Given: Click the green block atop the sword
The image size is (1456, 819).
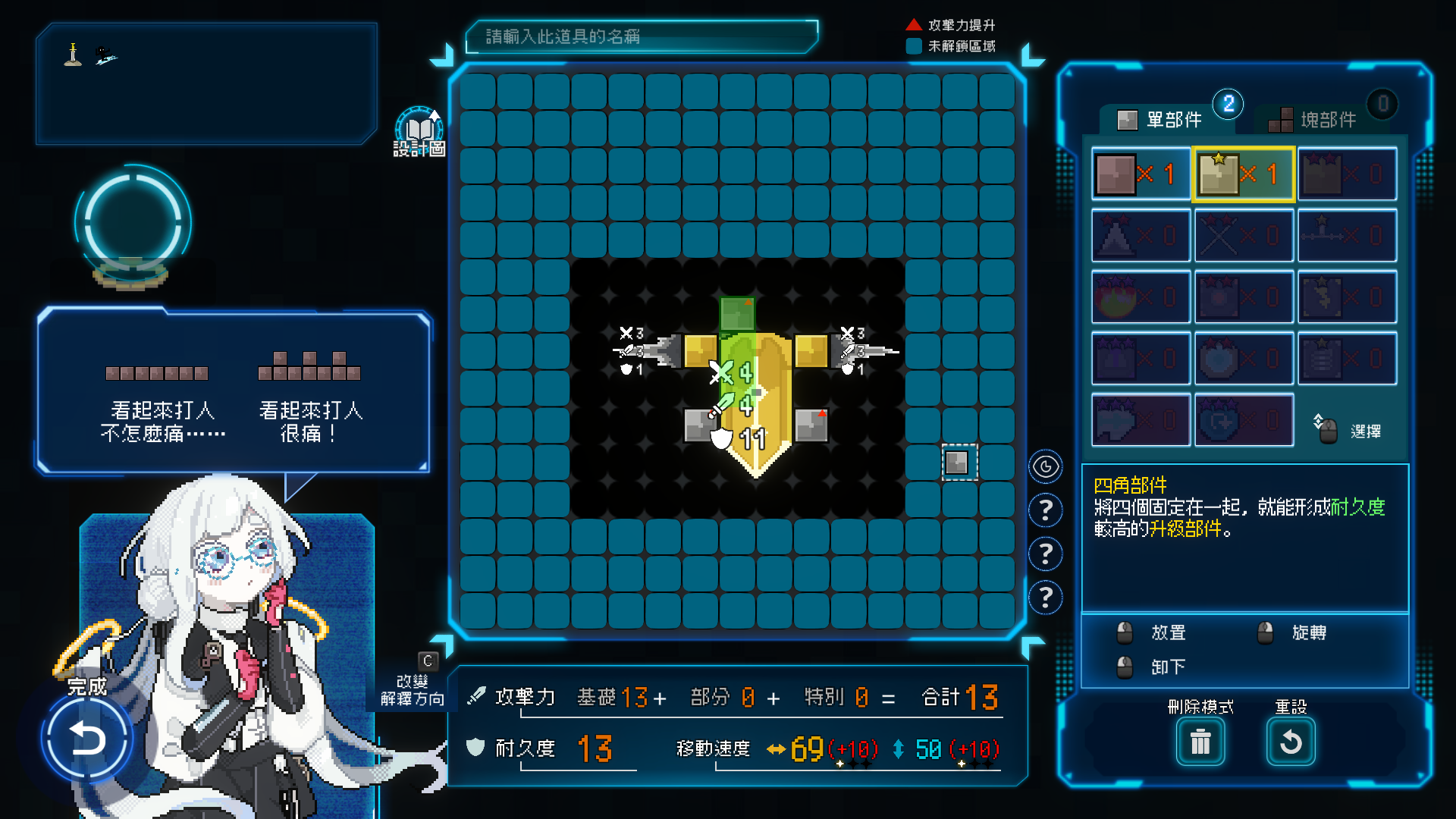Looking at the screenshot, I should tap(736, 313).
